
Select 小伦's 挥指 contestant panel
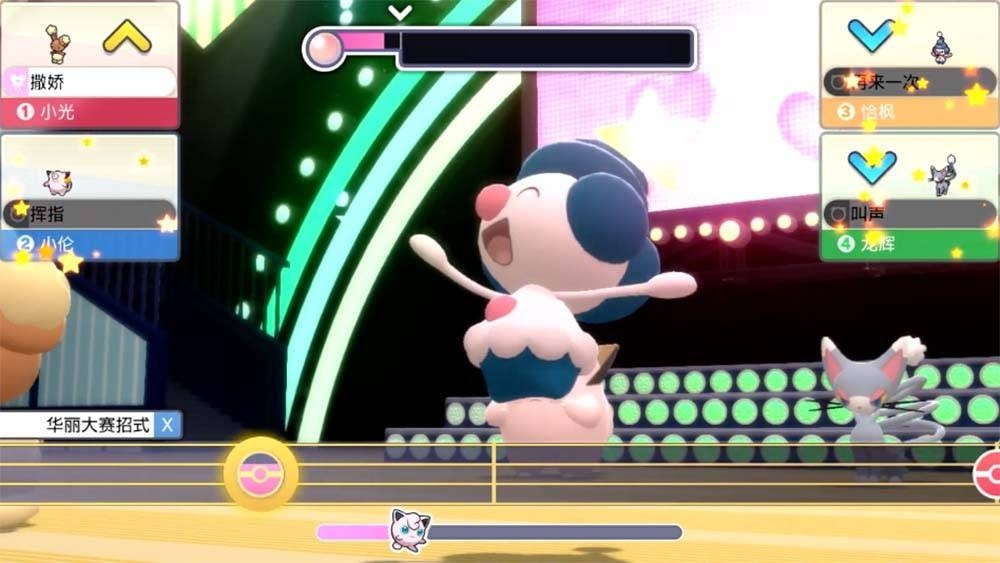click(90, 197)
